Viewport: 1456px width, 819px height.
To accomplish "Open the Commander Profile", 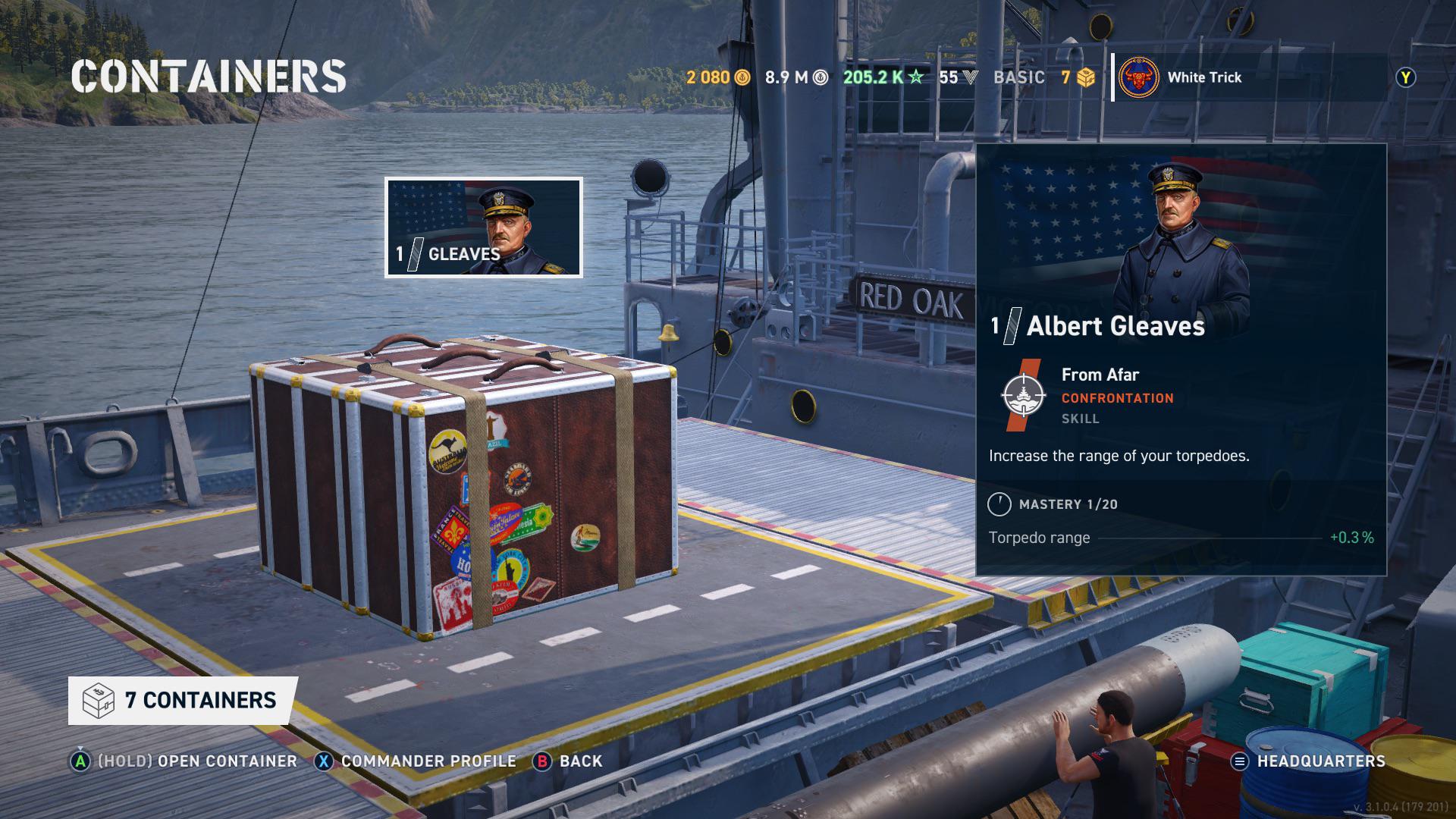I will (x=416, y=761).
